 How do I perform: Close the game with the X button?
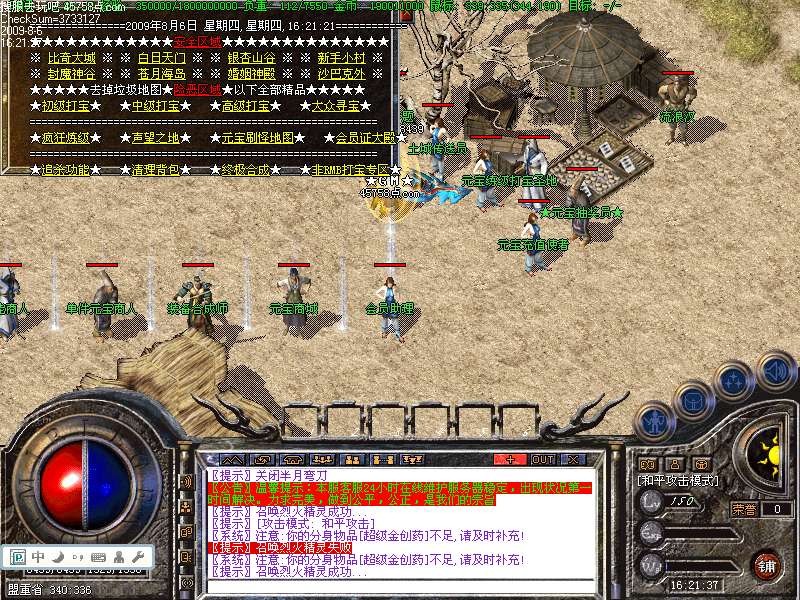[x=573, y=459]
